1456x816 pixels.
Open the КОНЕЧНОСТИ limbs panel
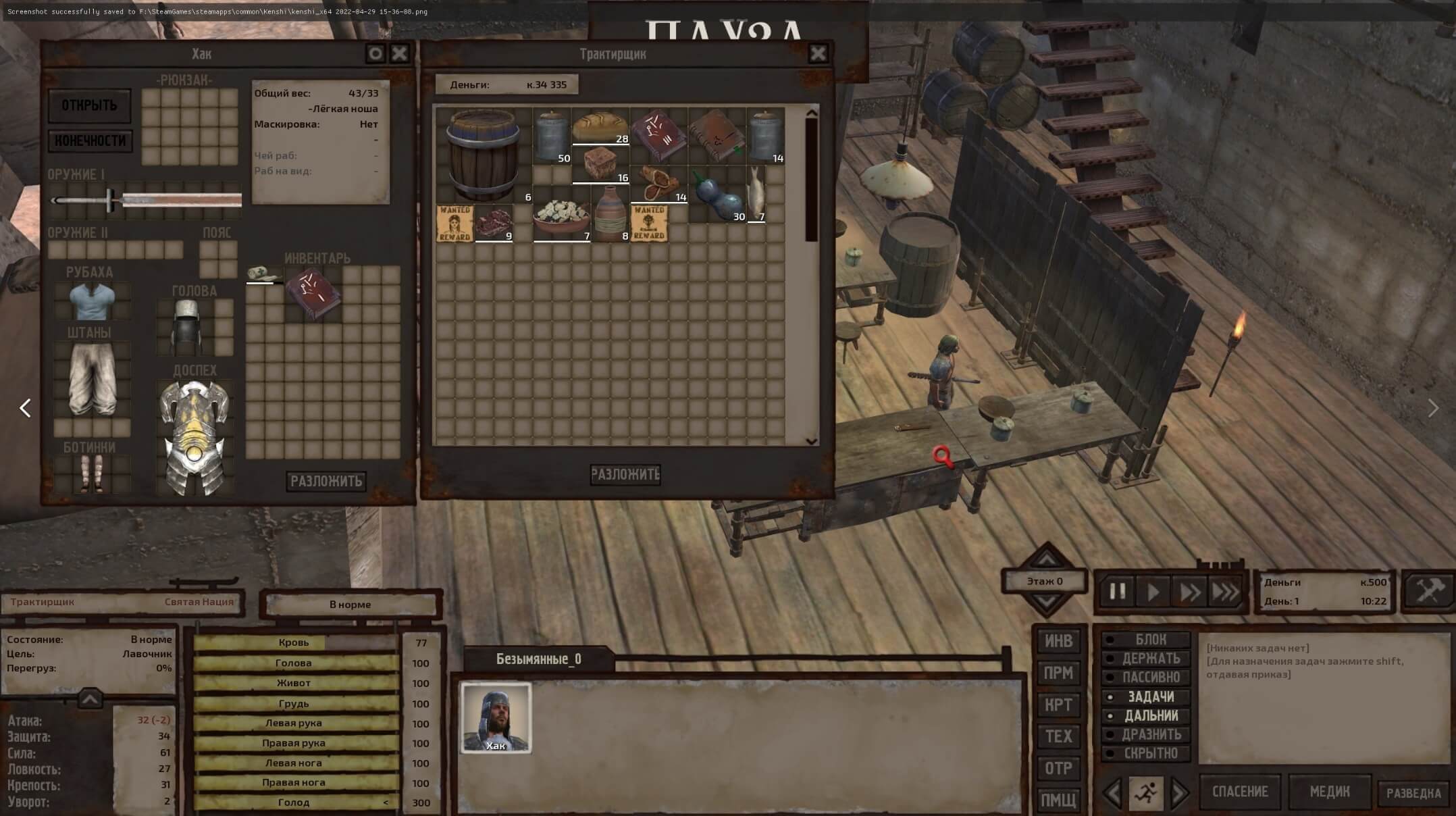pyautogui.click(x=90, y=141)
